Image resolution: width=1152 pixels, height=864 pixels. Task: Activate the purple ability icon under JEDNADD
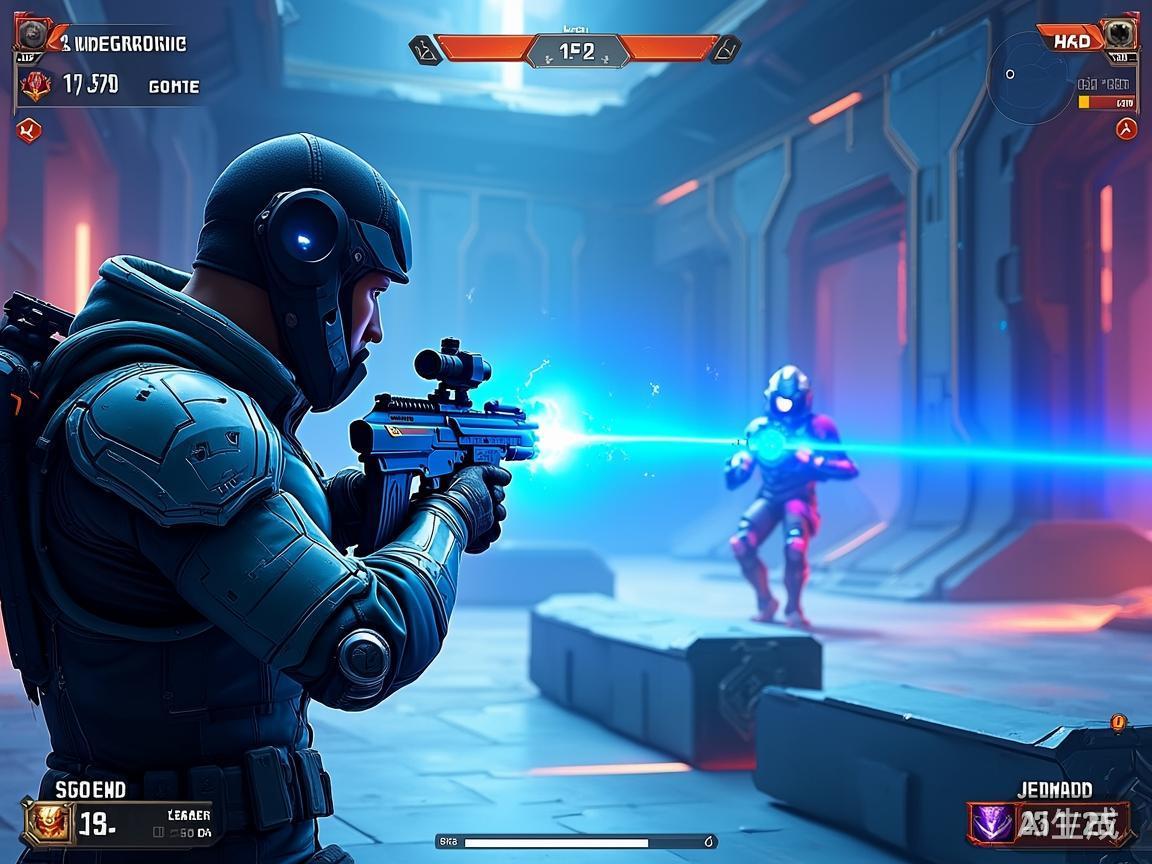(991, 823)
